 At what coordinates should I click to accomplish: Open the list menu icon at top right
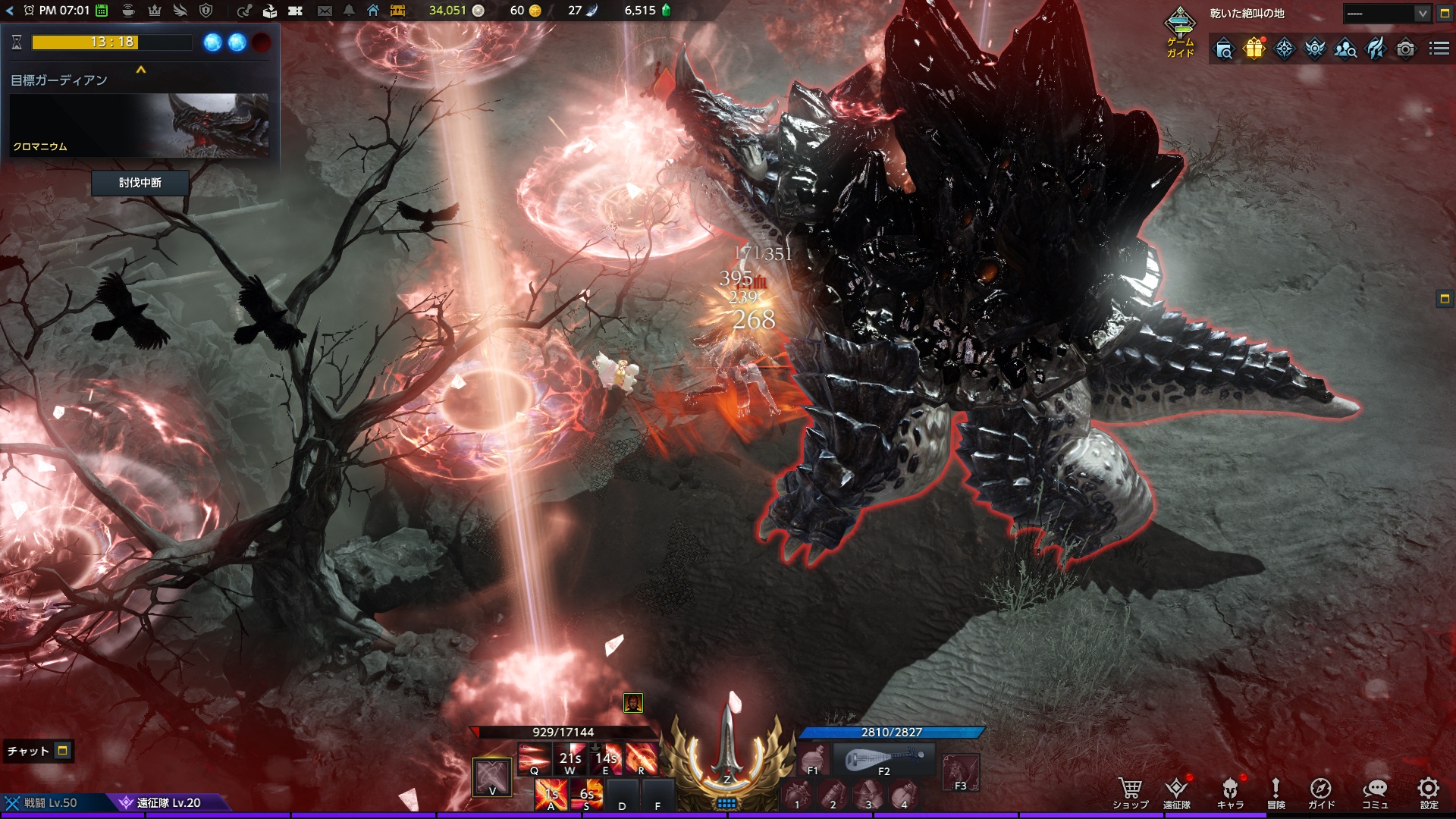pyautogui.click(x=1439, y=49)
